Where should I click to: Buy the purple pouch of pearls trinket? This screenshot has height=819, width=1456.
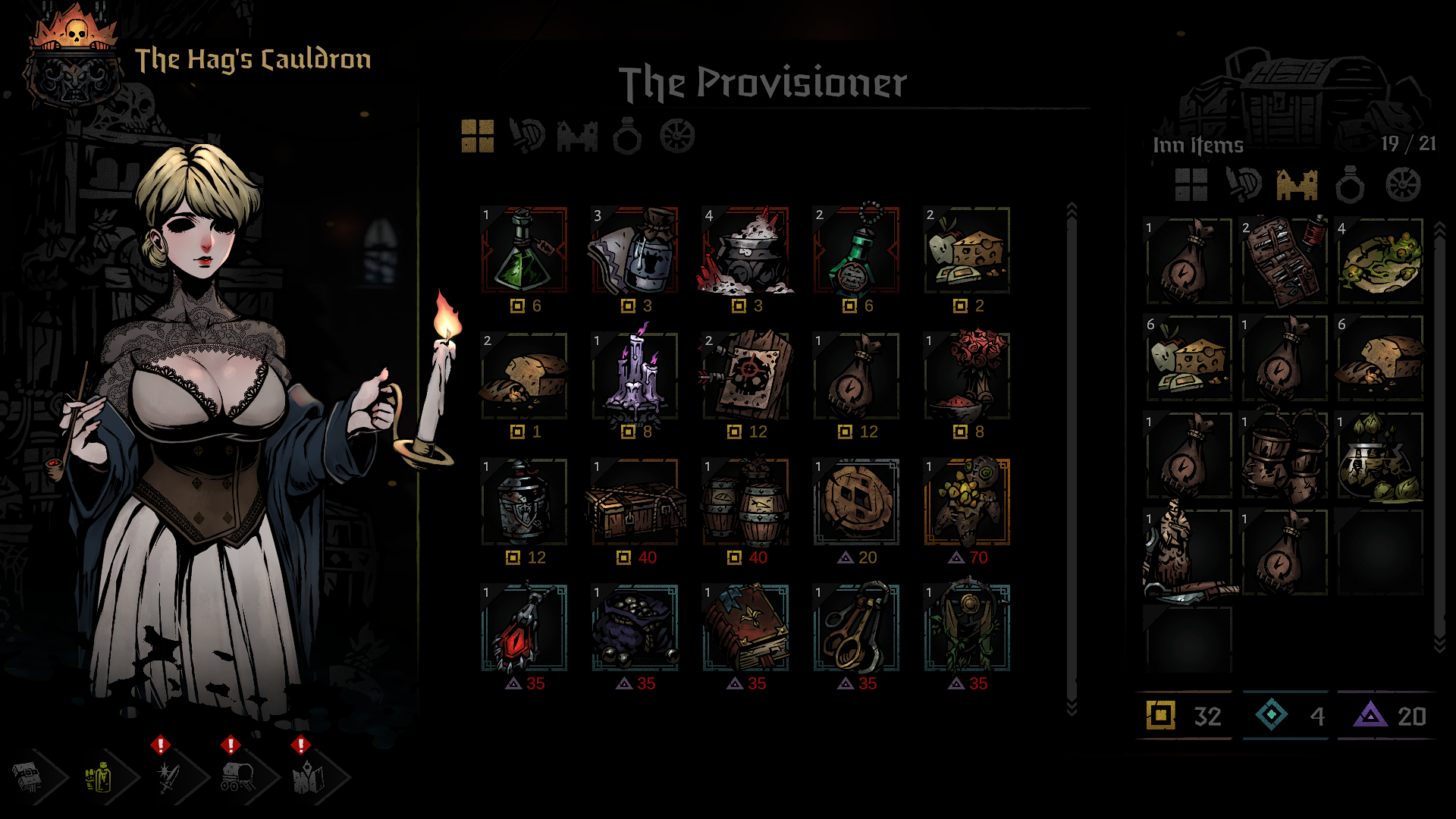[635, 628]
